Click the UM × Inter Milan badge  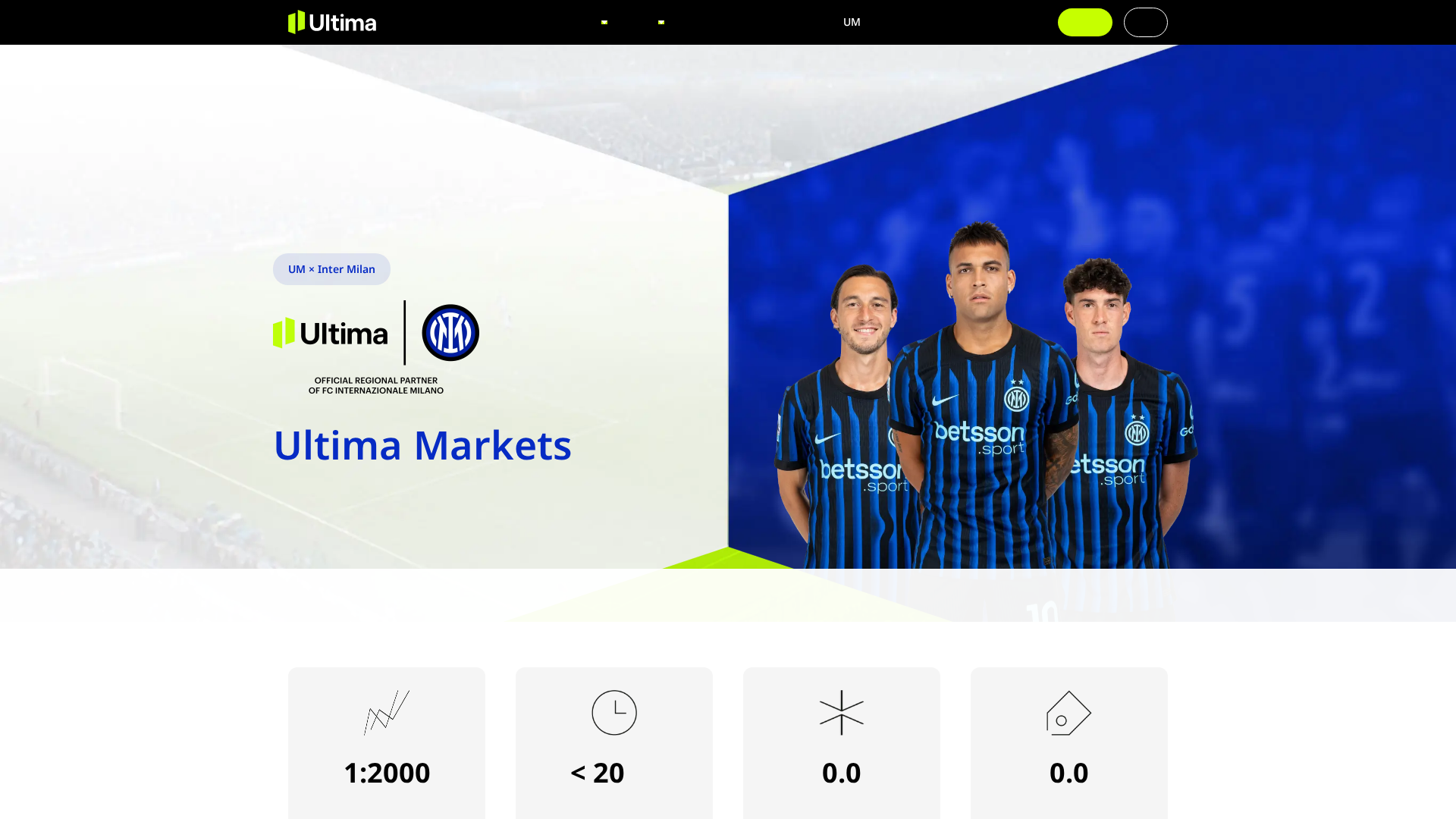(331, 268)
